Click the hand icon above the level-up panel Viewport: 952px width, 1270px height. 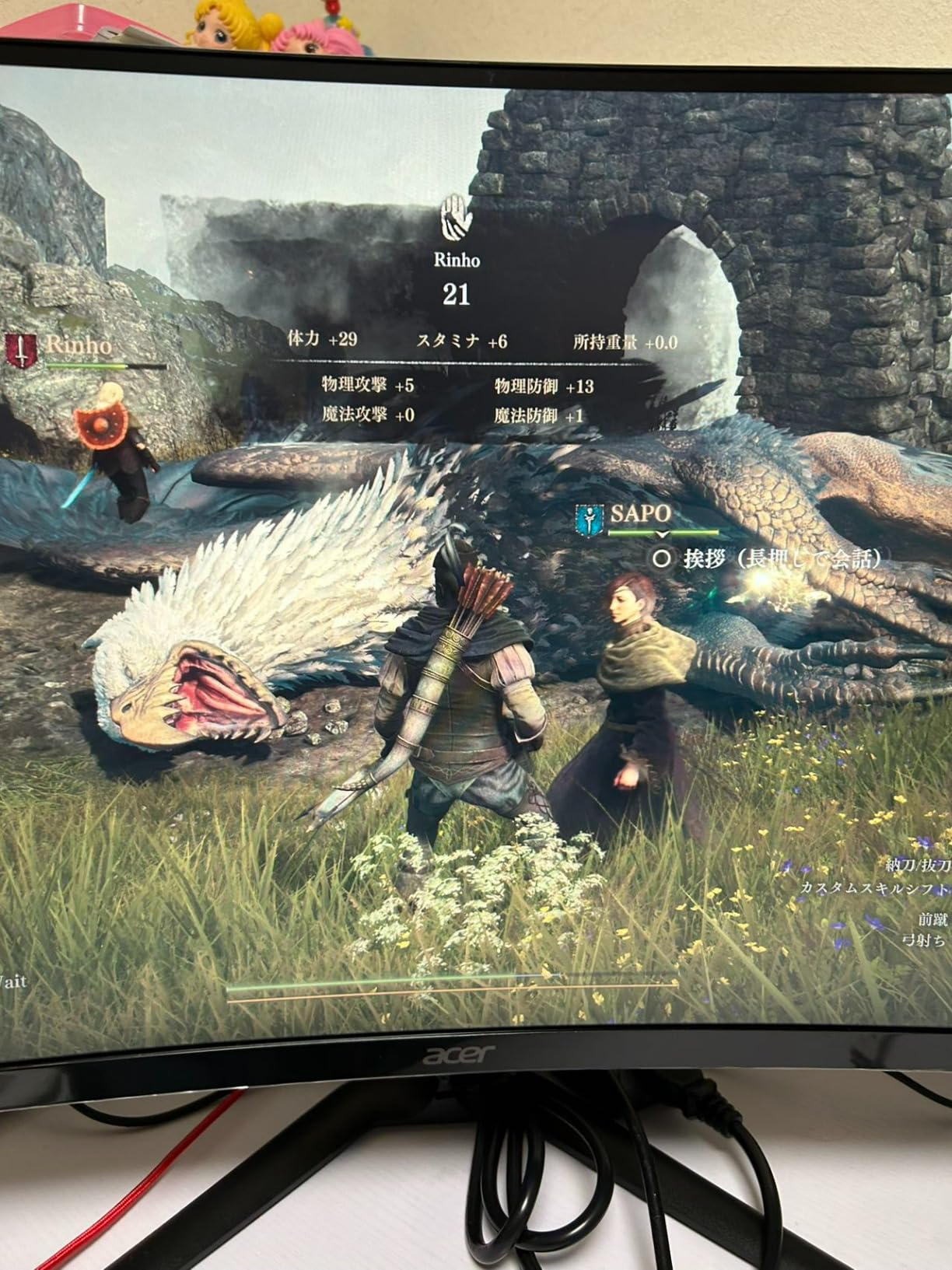coord(457,217)
